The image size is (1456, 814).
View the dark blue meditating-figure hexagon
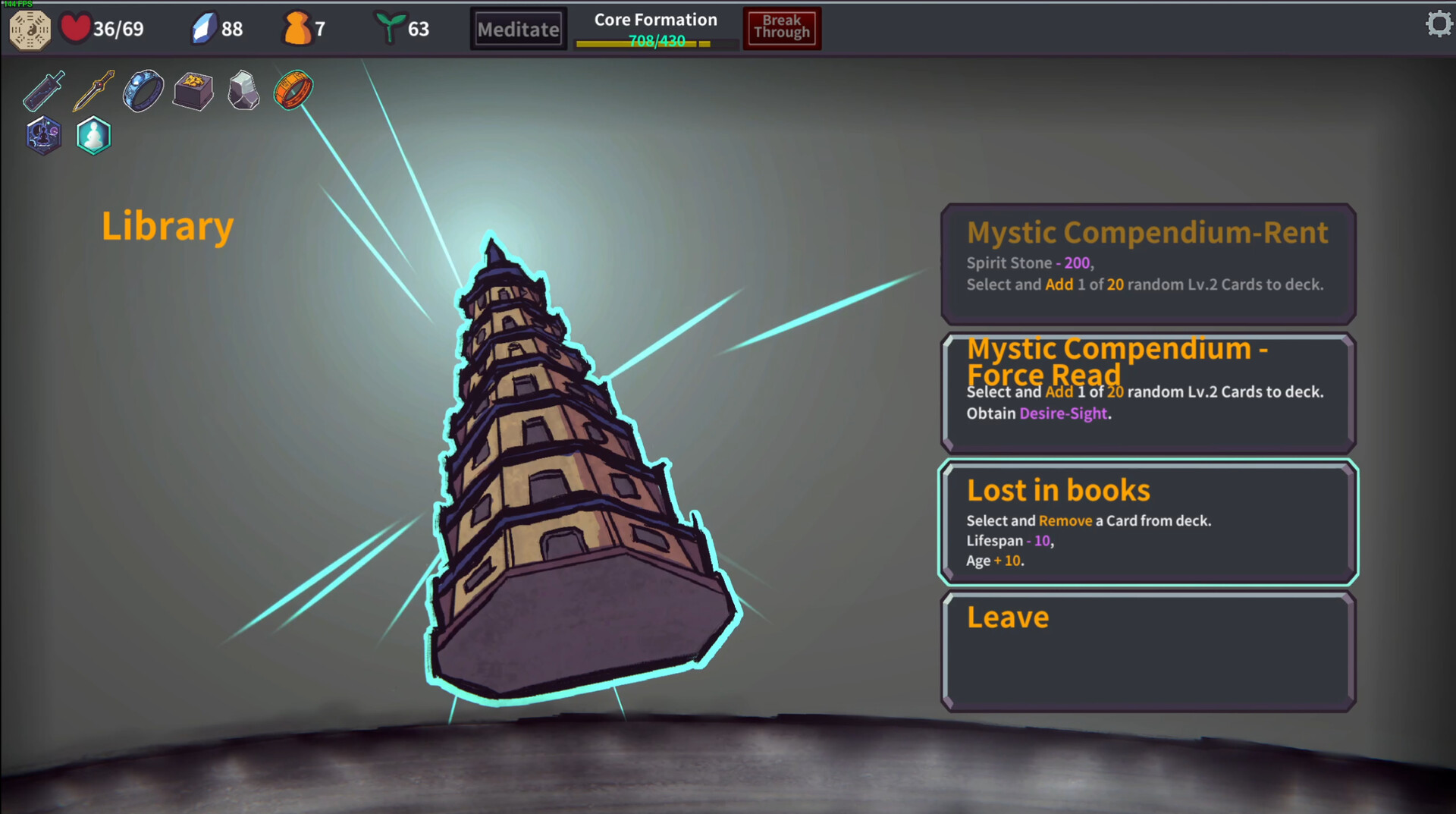(x=44, y=136)
